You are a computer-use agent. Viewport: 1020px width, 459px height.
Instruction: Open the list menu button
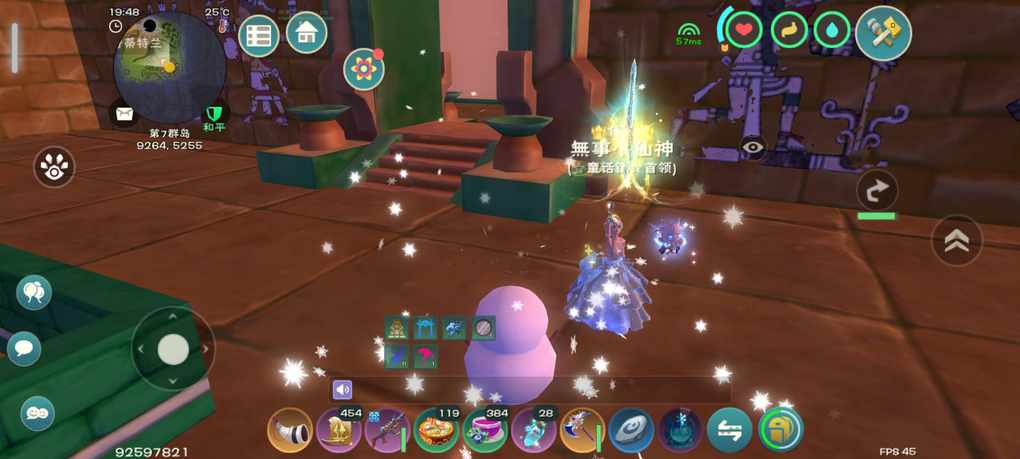tap(259, 37)
